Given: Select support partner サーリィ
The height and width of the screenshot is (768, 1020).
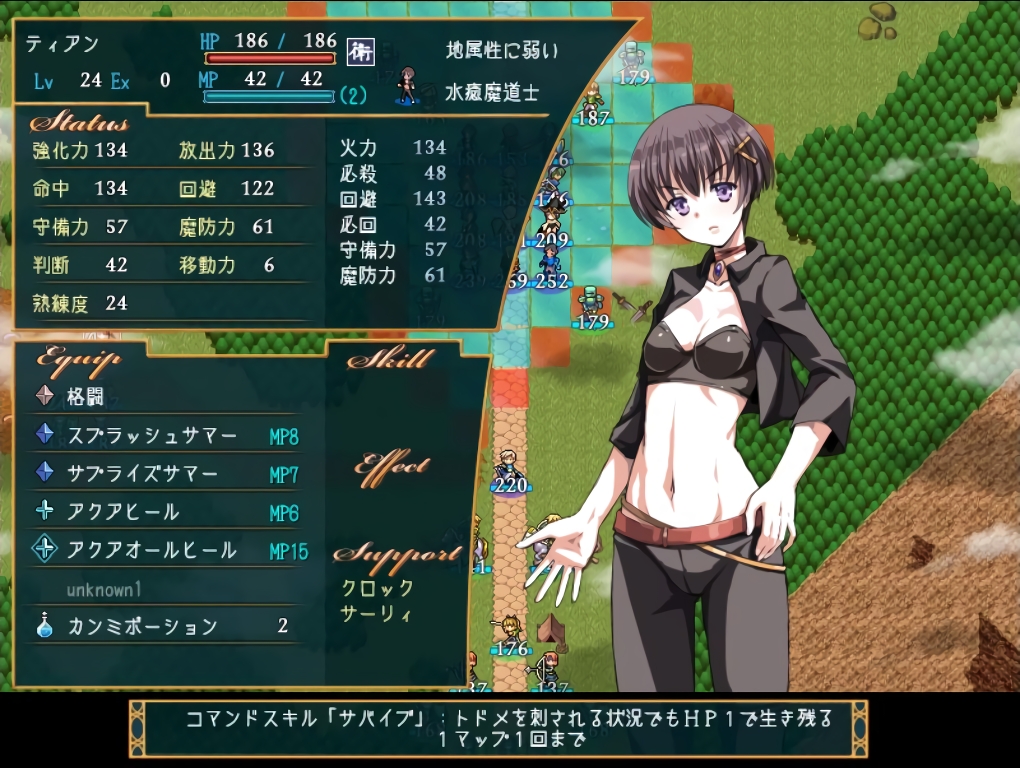Looking at the screenshot, I should pyautogui.click(x=376, y=613).
